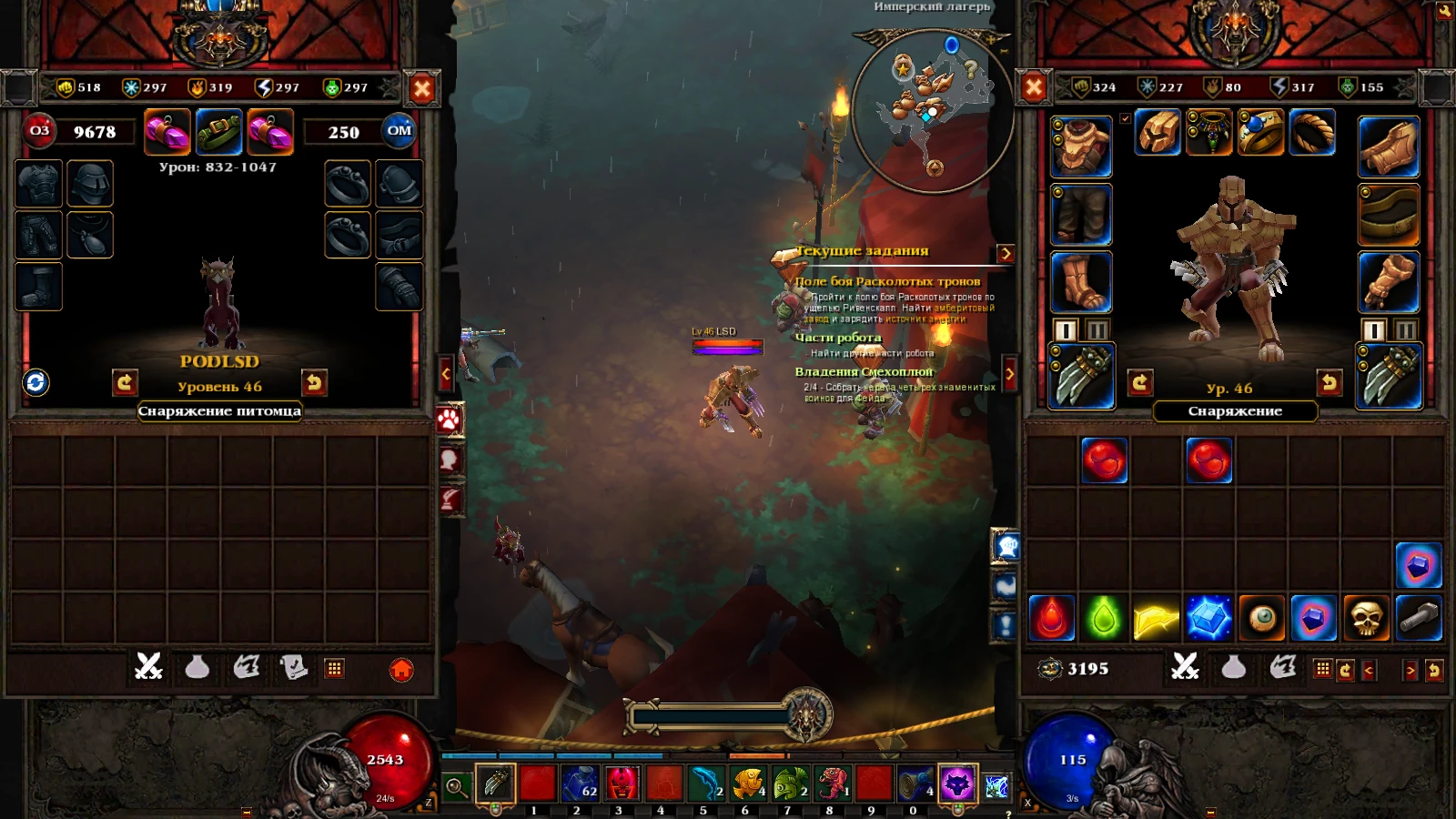Select the magnifying glass tool on the hotbar

click(457, 783)
